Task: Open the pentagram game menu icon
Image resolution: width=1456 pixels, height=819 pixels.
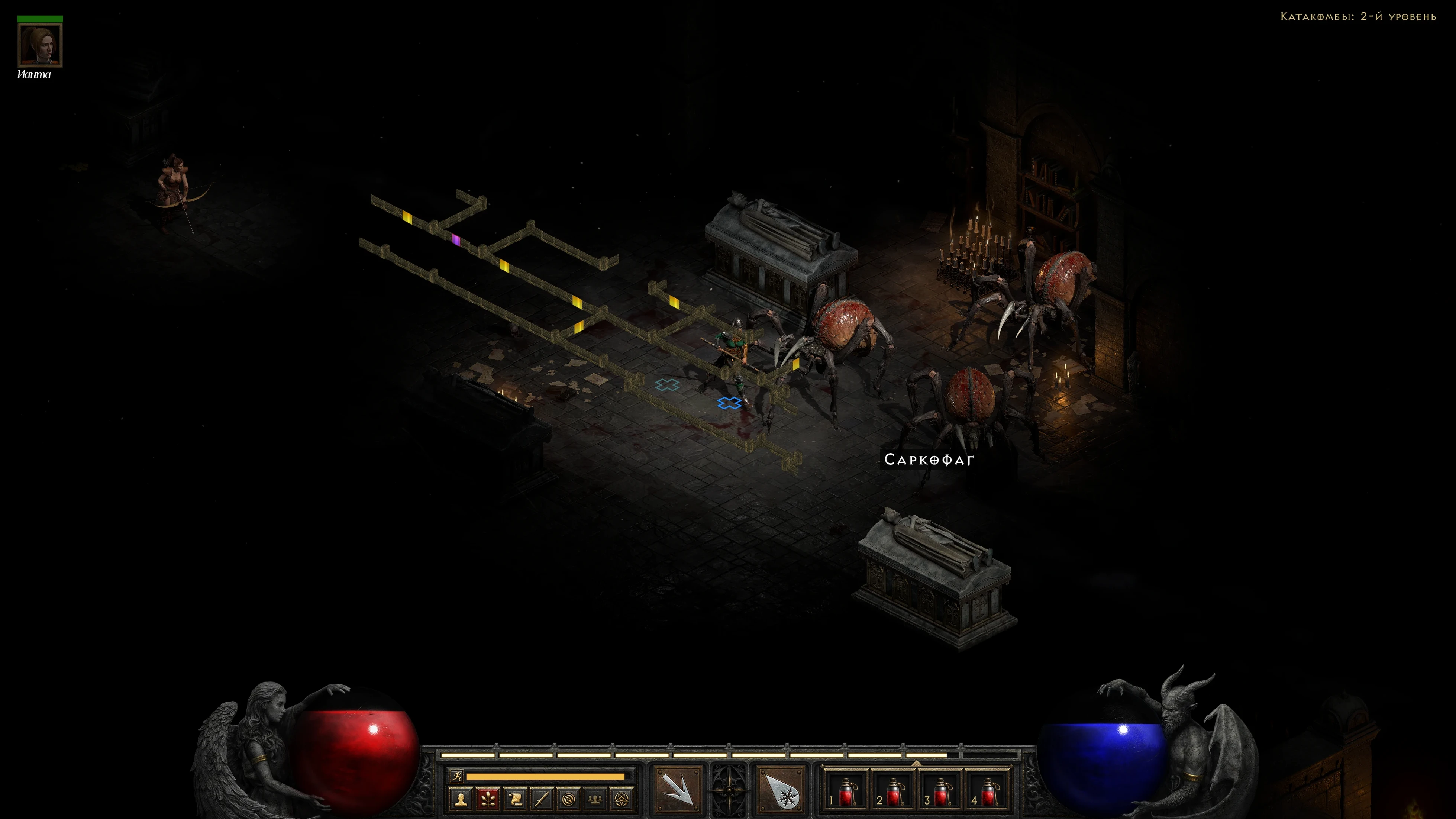Action: [x=622, y=799]
